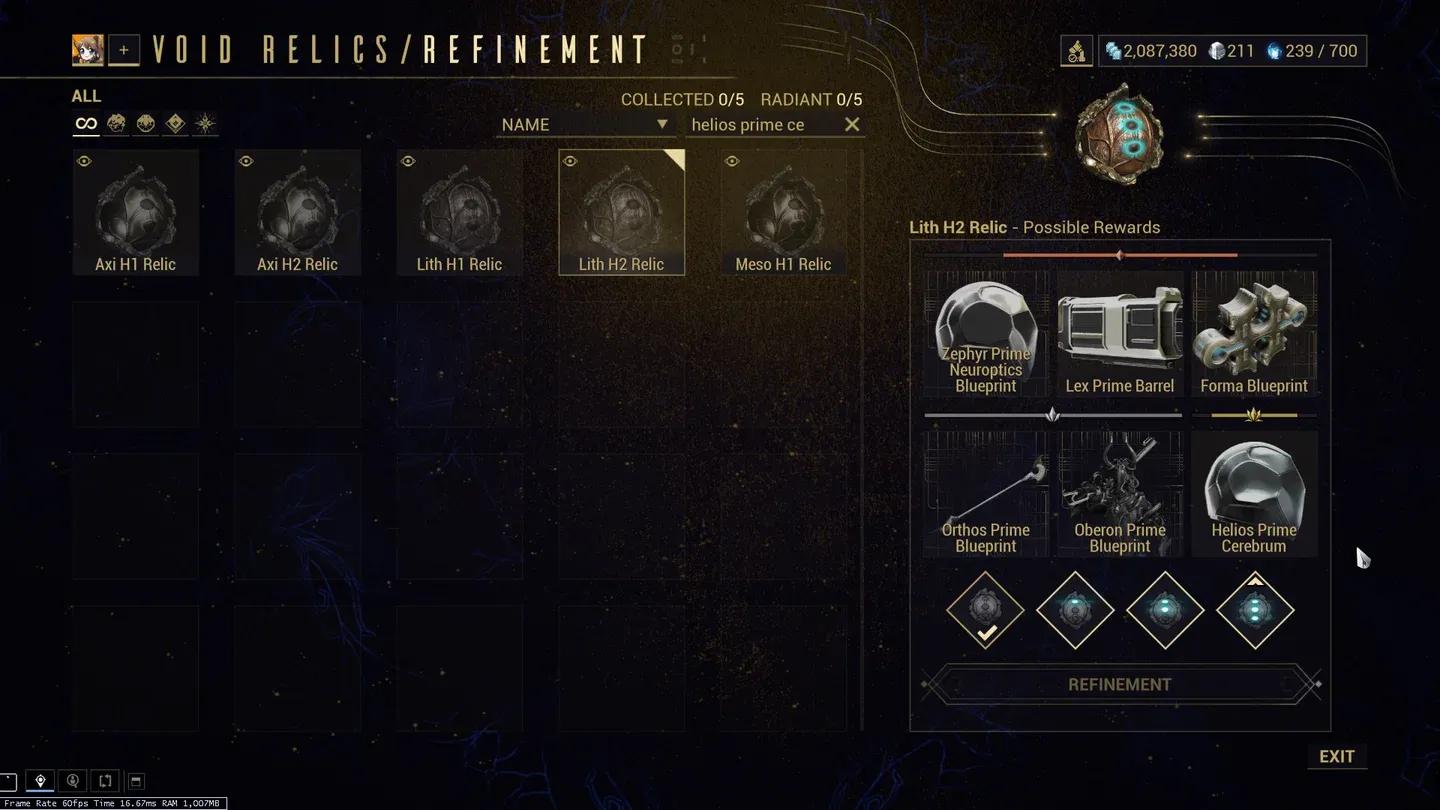Select the Meso era filter icon
Image resolution: width=1440 pixels, height=810 pixels.
(145, 122)
